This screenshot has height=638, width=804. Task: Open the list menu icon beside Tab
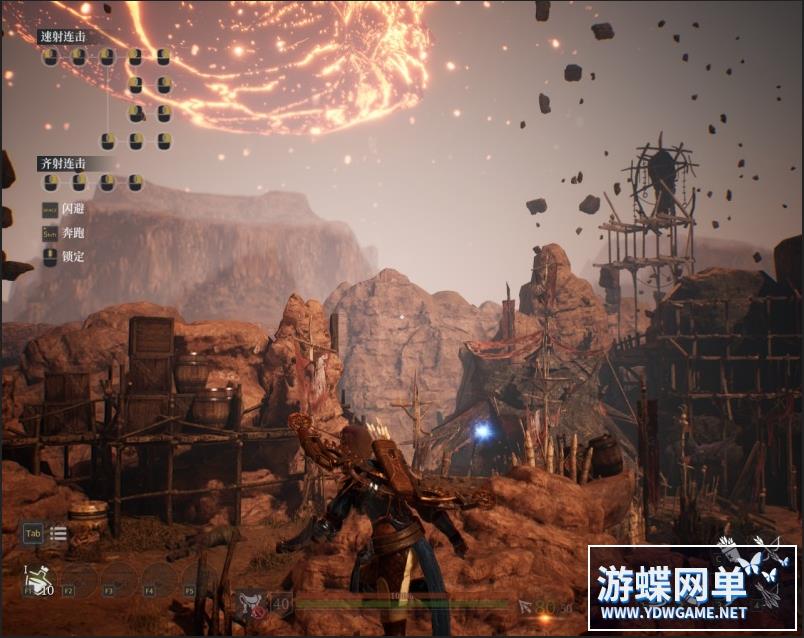click(x=59, y=533)
